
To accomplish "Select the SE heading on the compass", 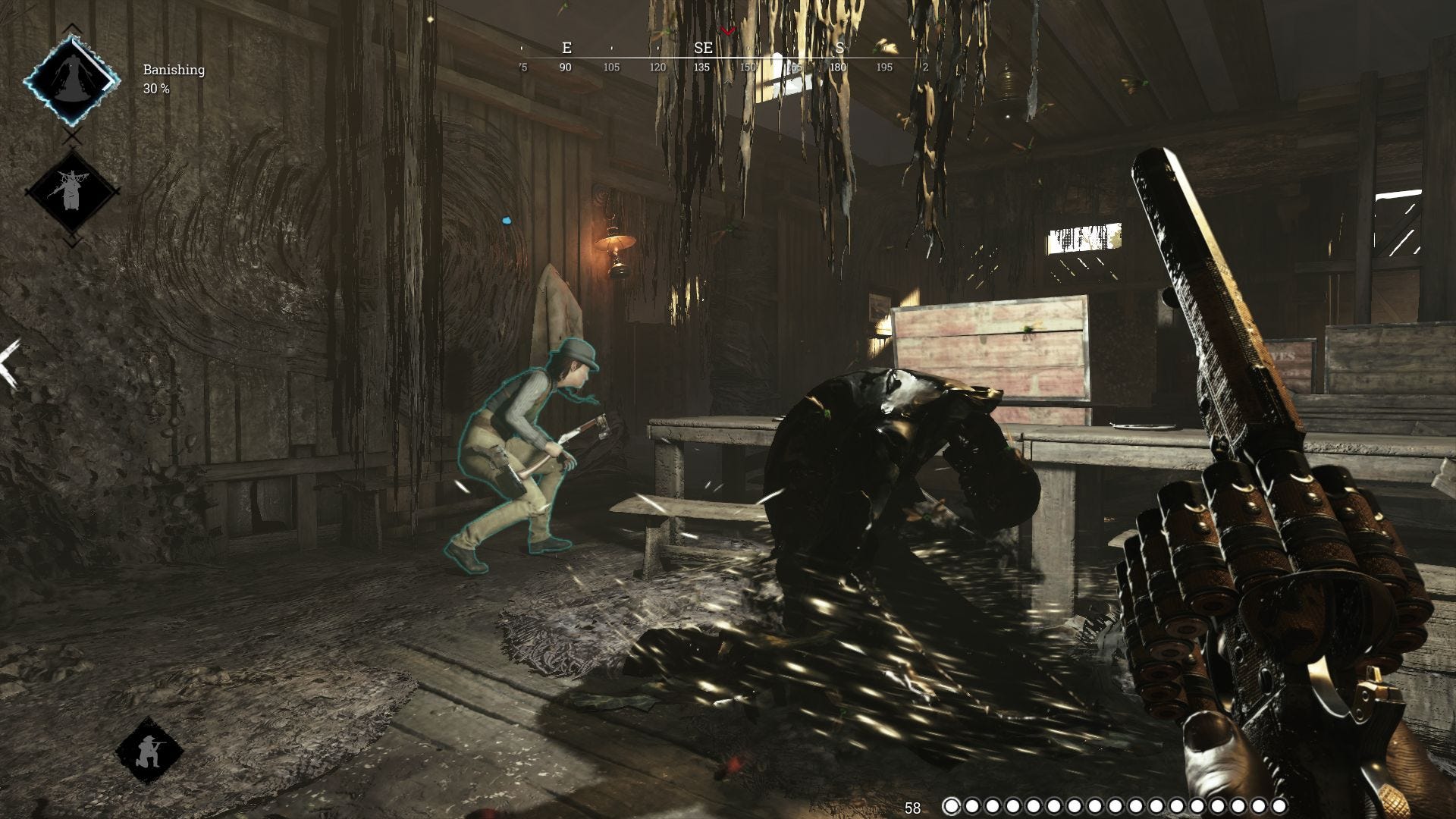I will (704, 48).
